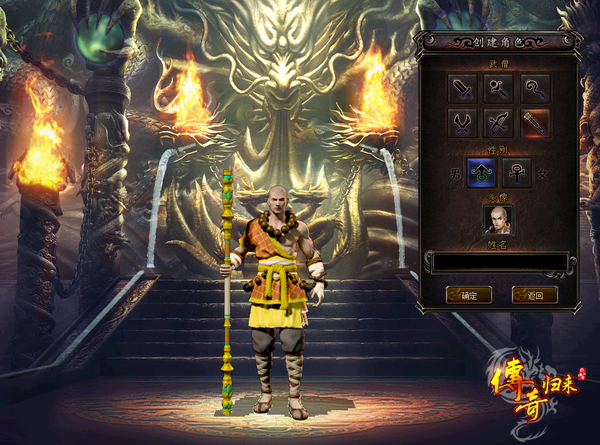Confirm character creation with 确定
This screenshot has height=445, width=600.
468,295
